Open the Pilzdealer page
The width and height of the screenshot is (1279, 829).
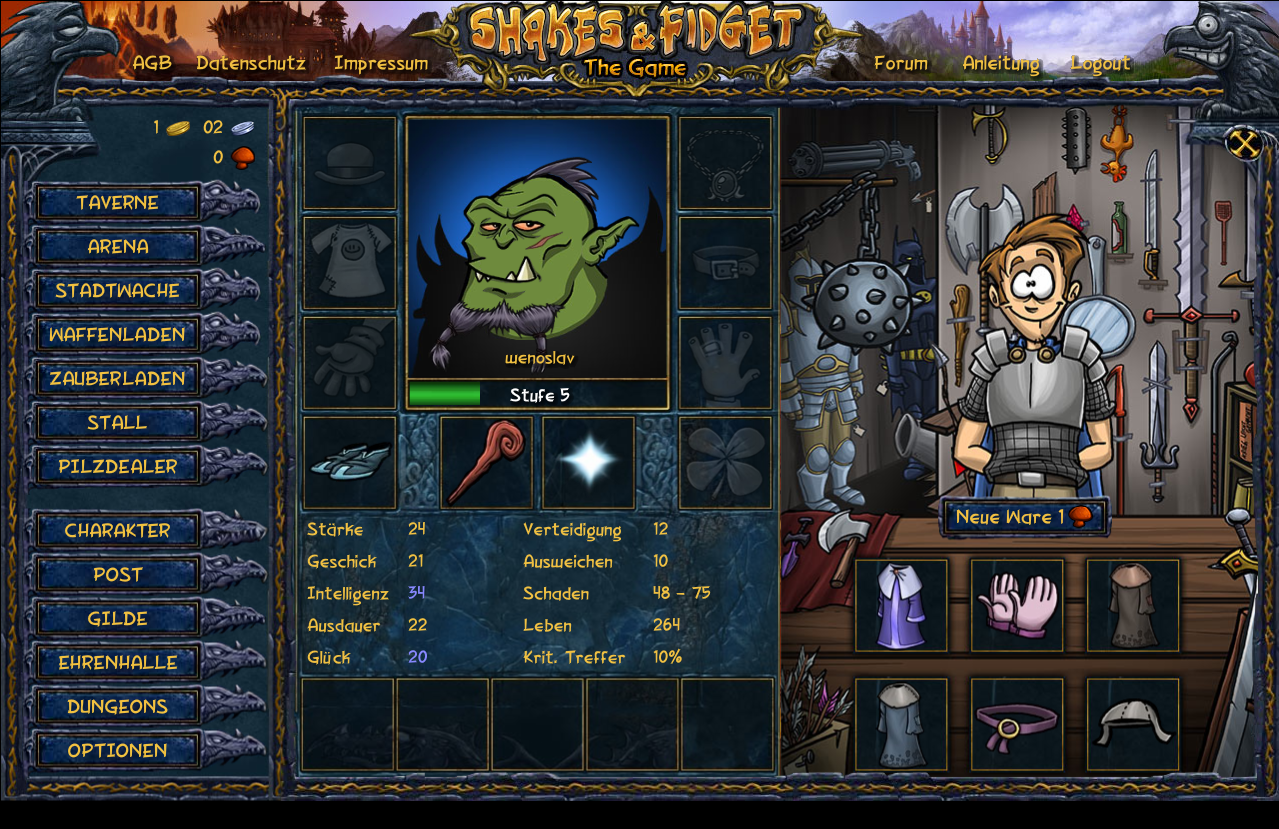click(x=117, y=467)
